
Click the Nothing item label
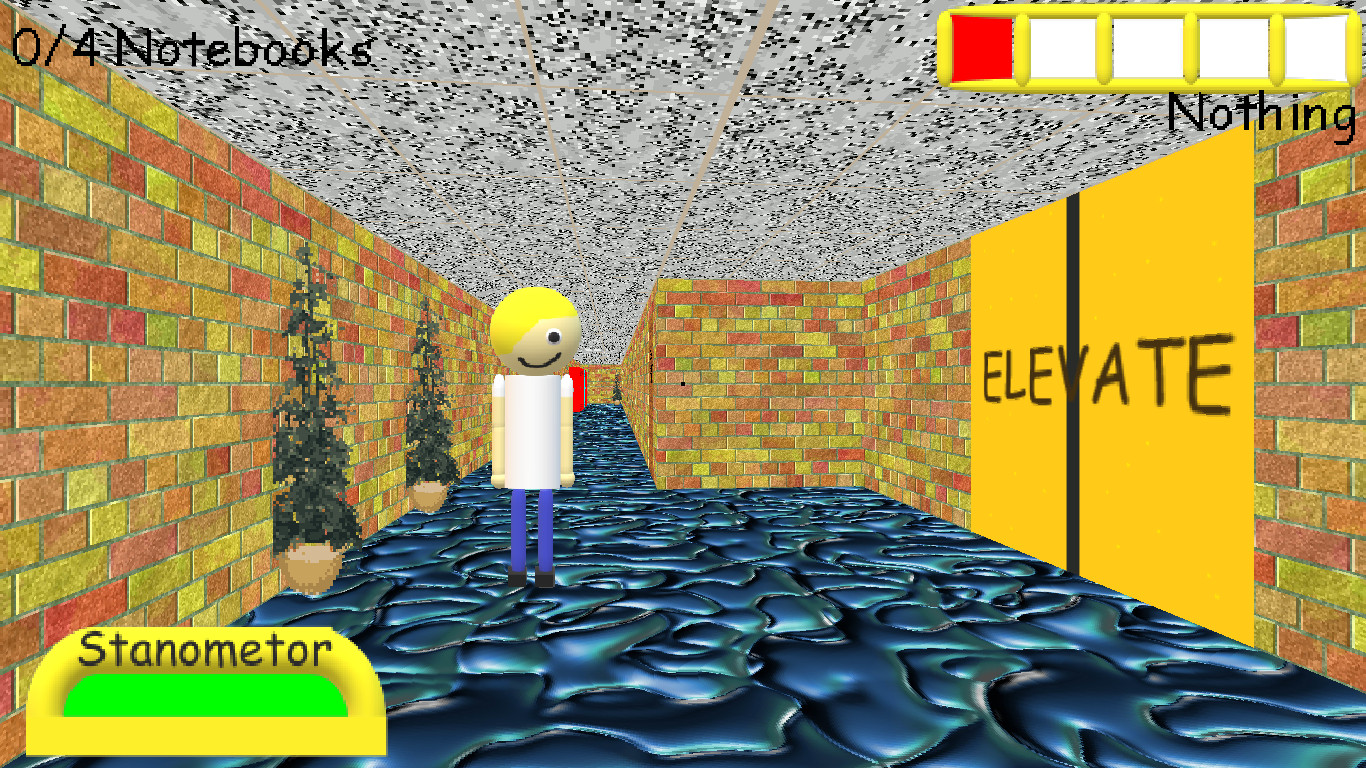tap(1262, 116)
